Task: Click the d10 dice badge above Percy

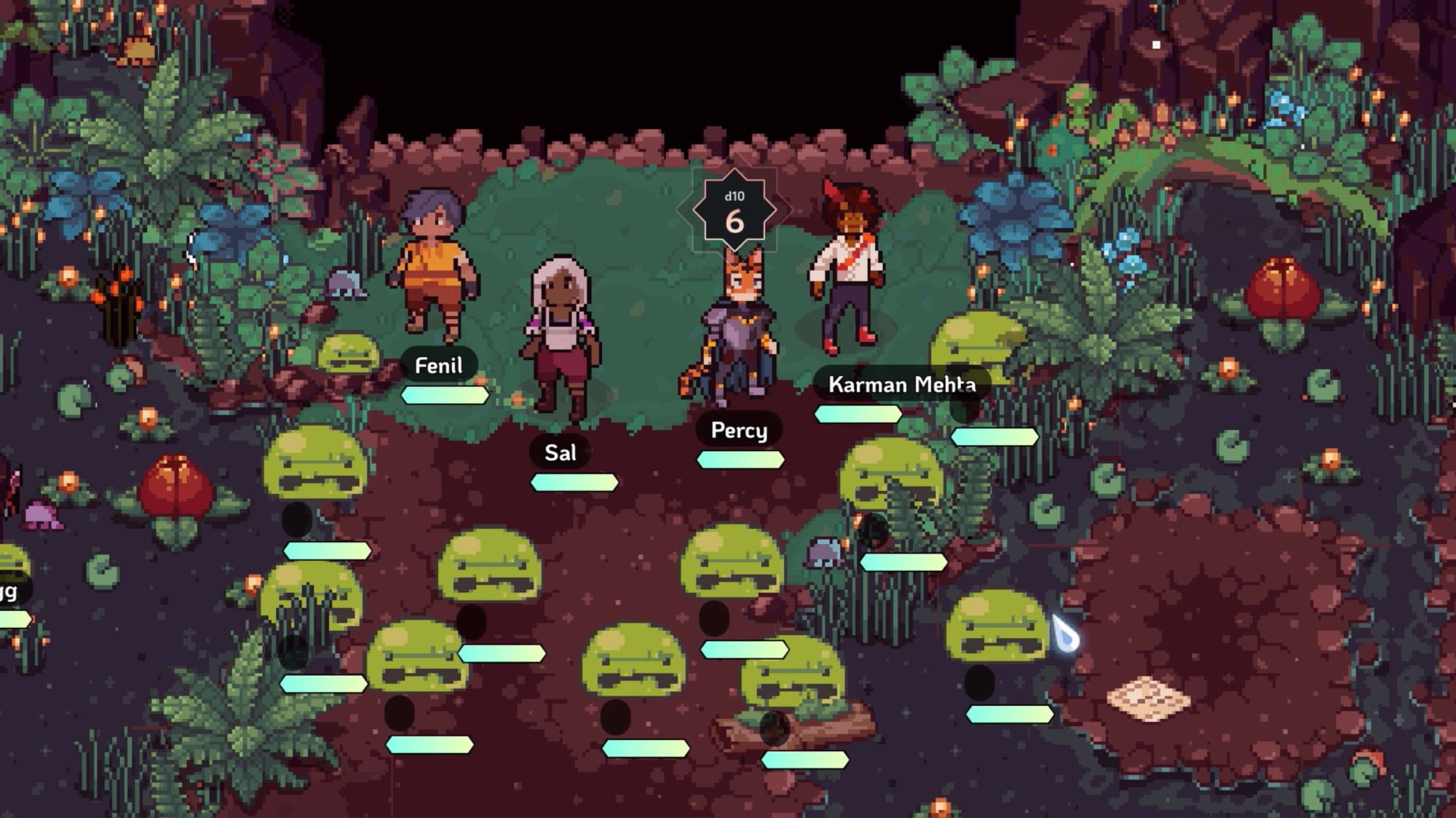Action: (x=734, y=212)
